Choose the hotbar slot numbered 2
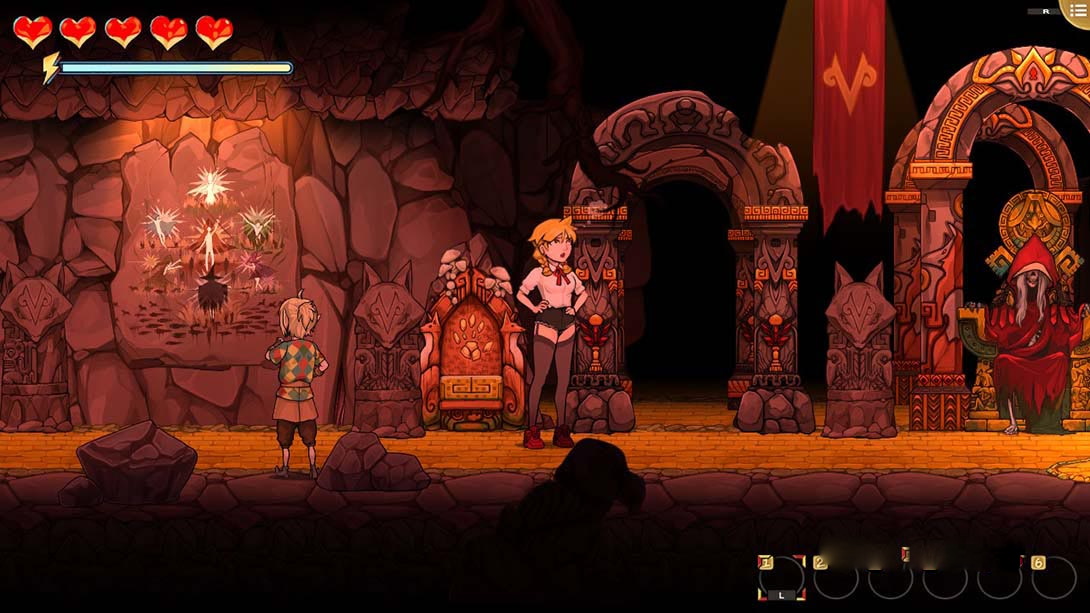 (835, 578)
